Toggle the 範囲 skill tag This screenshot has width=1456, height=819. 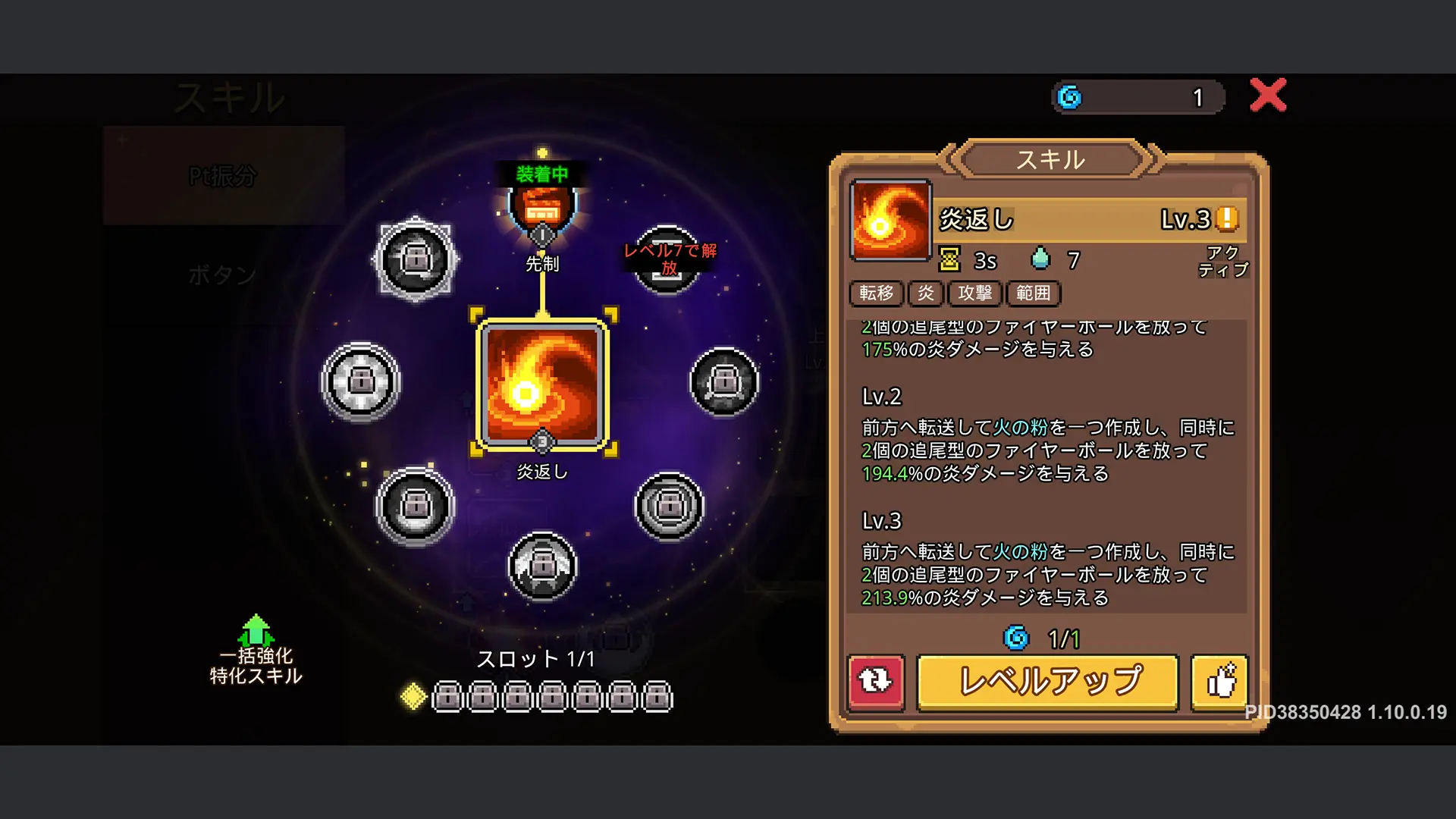coord(1033,294)
